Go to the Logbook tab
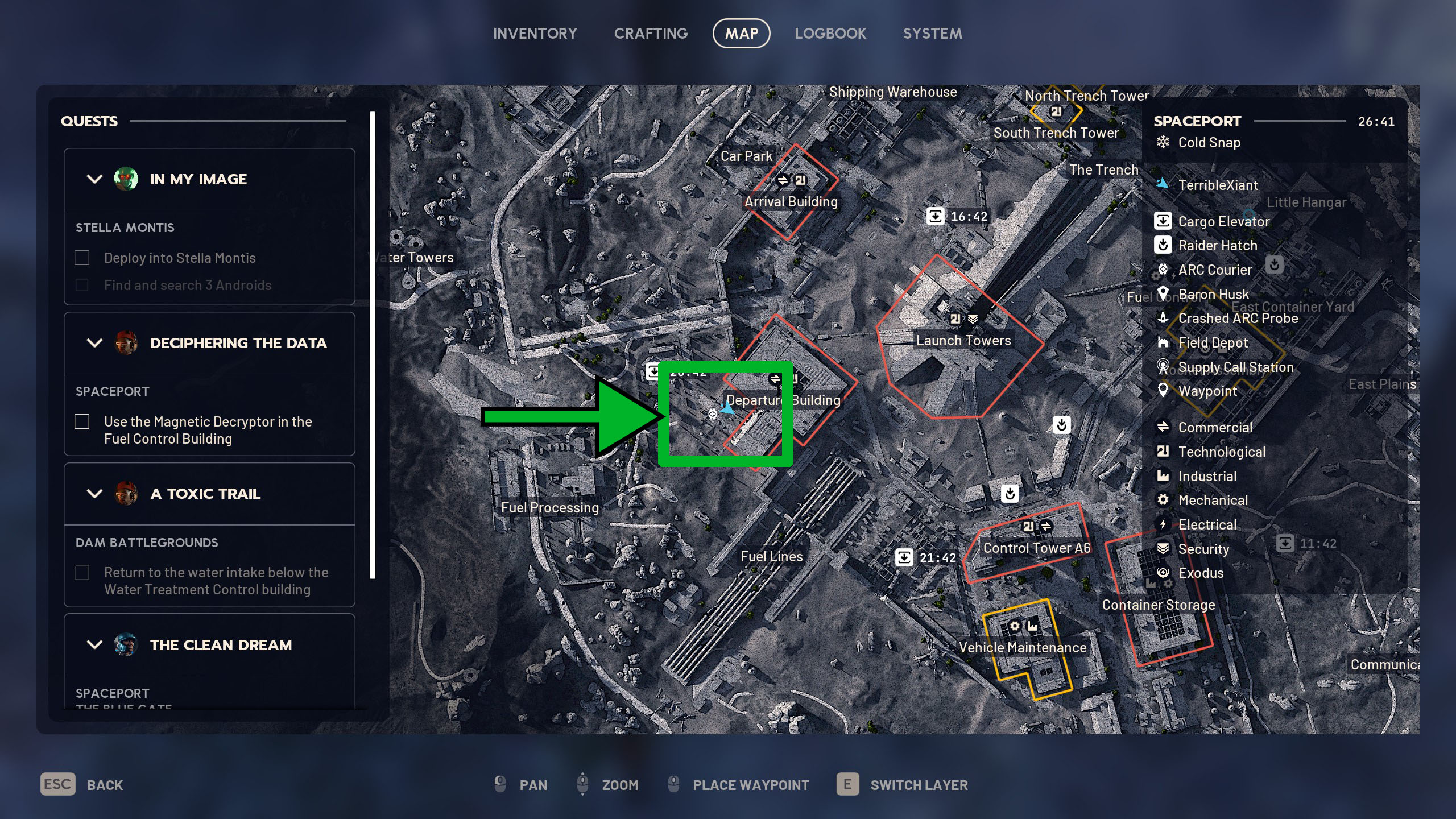1456x819 pixels. click(830, 34)
